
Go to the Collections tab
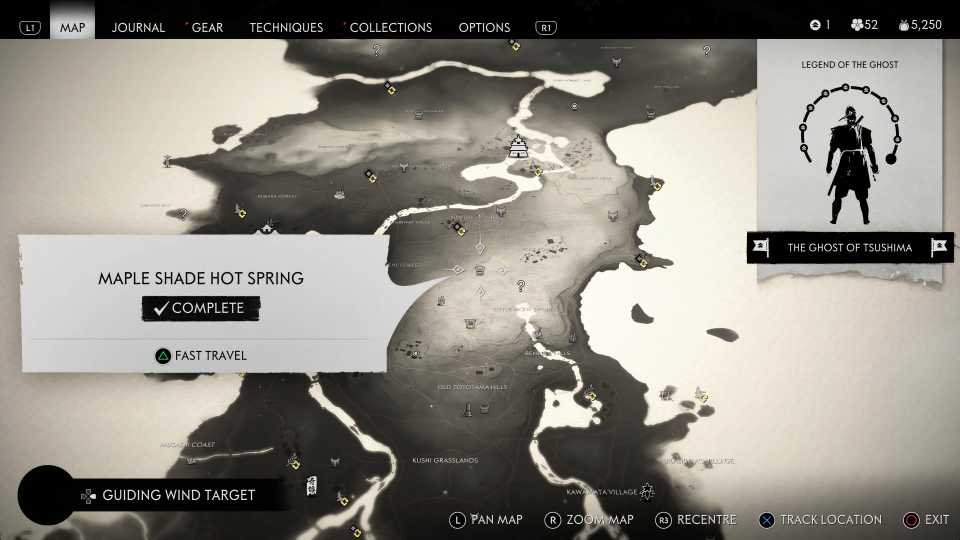tap(391, 27)
